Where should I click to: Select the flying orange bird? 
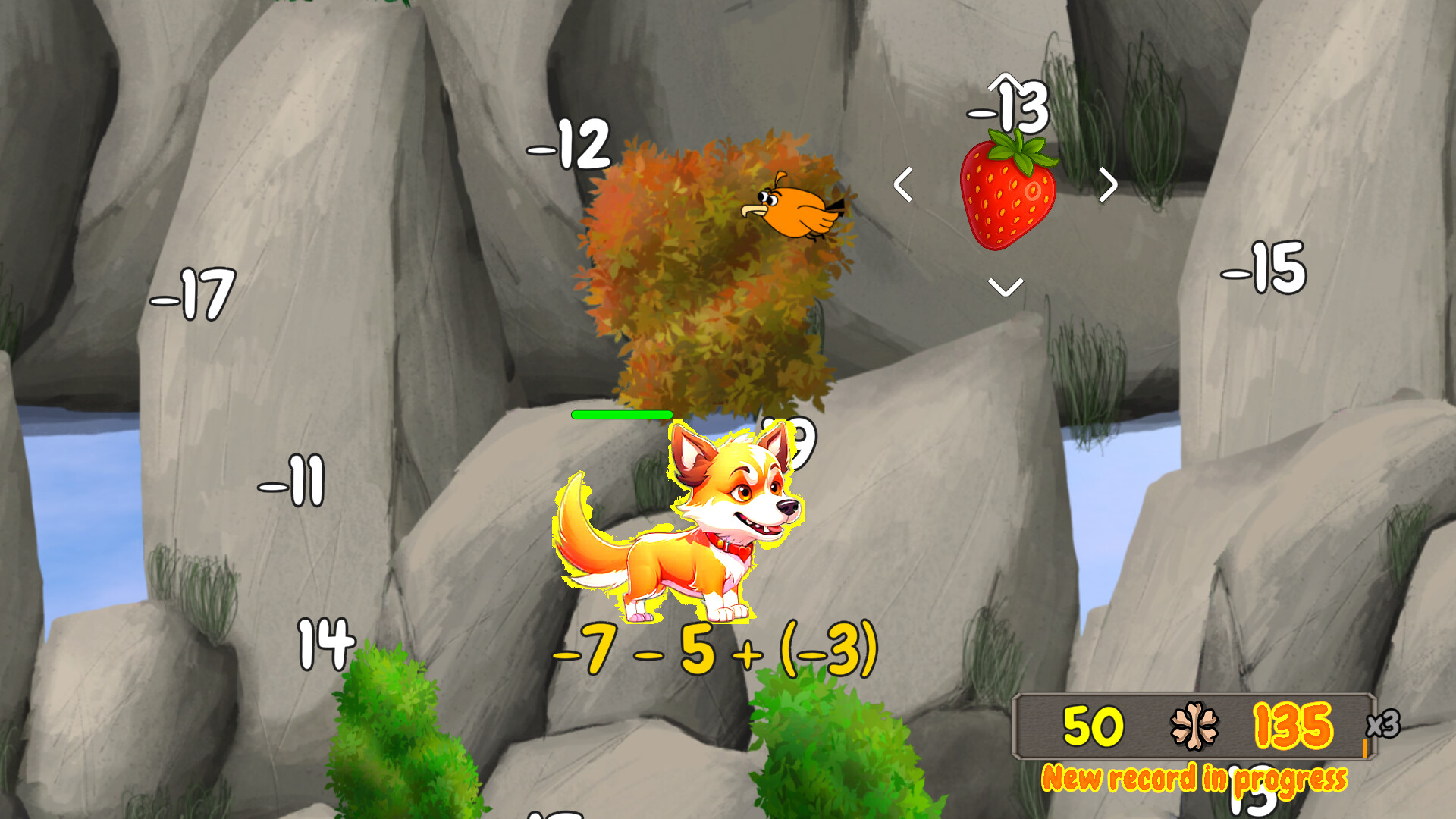pyautogui.click(x=796, y=212)
